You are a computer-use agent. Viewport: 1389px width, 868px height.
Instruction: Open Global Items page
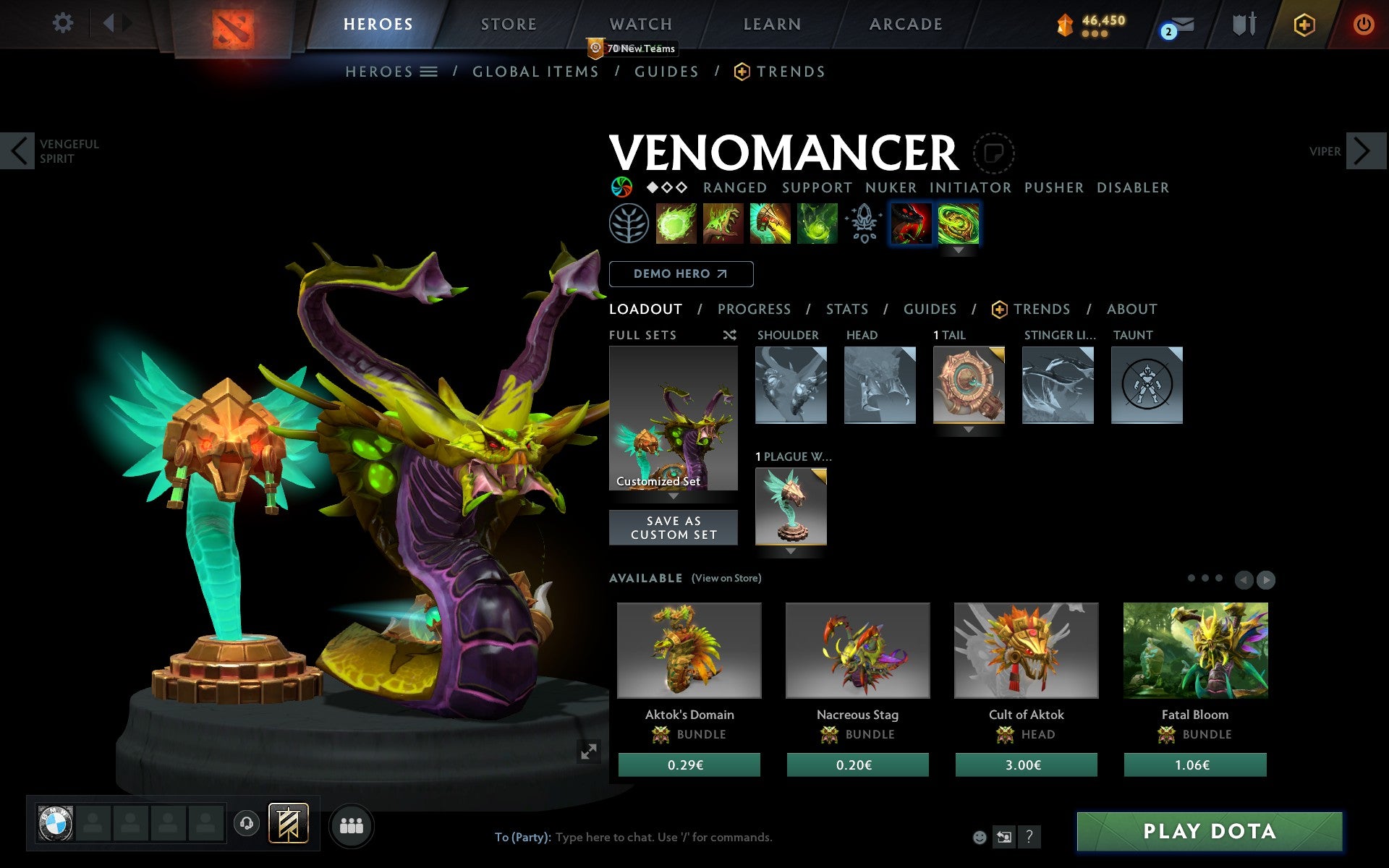[x=535, y=72]
